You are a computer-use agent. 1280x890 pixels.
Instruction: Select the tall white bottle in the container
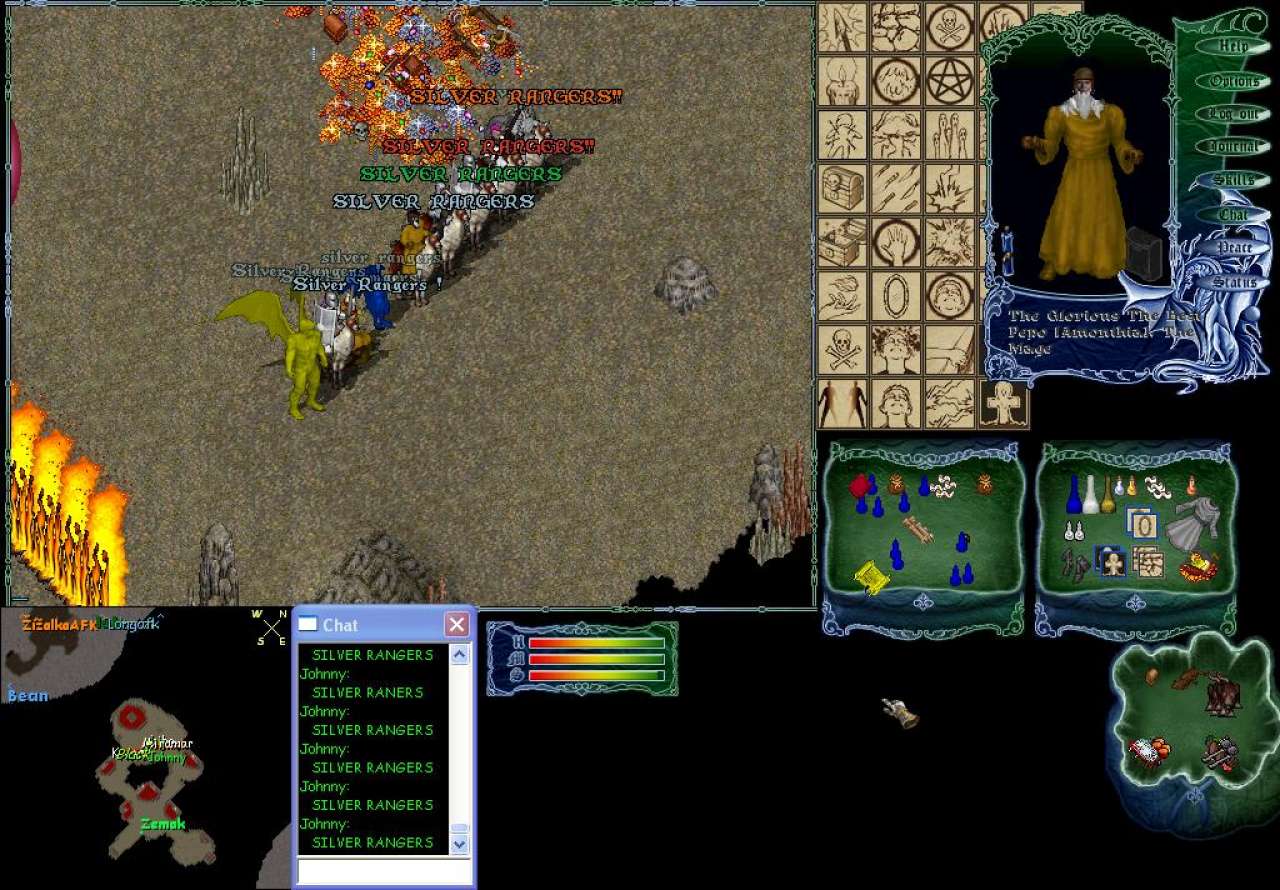tap(1091, 493)
